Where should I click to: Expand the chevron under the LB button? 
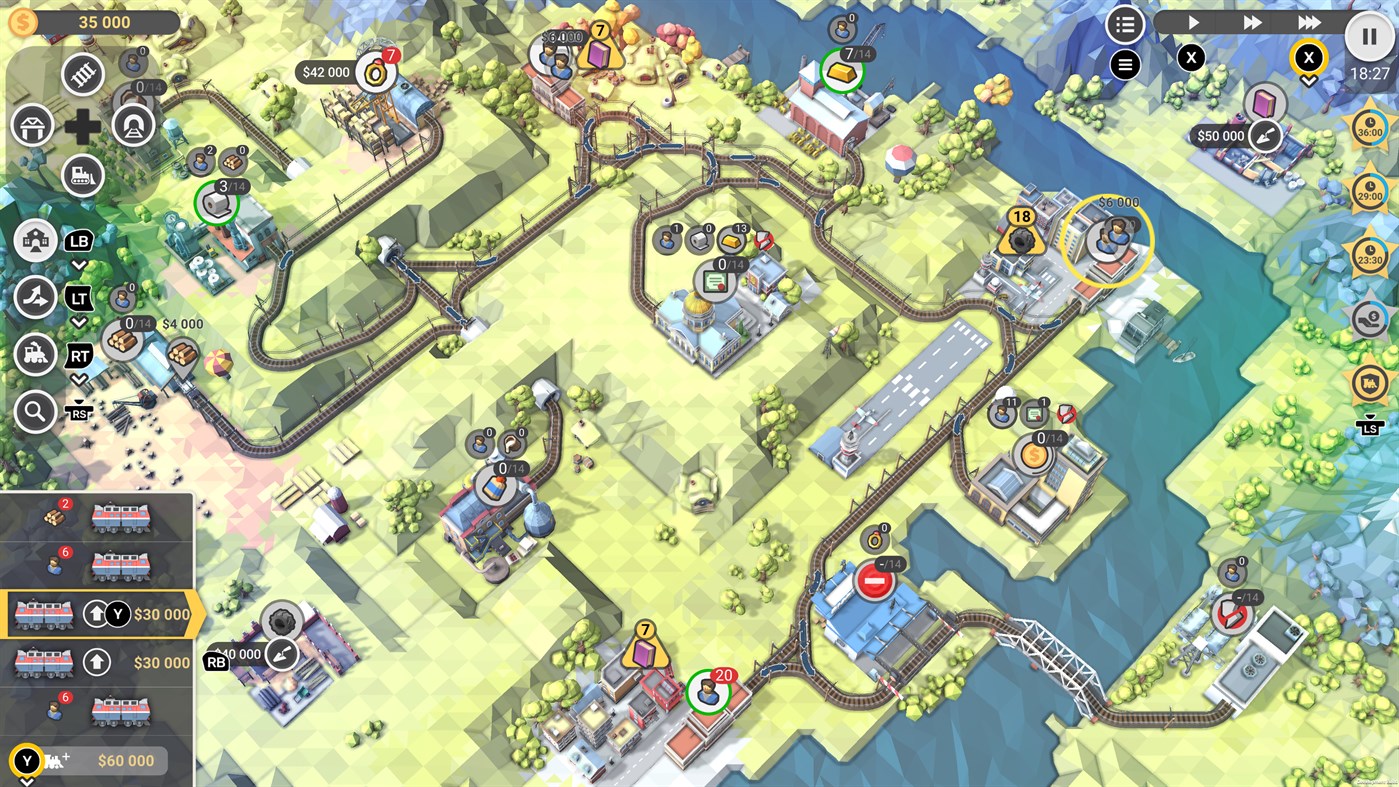(80, 263)
